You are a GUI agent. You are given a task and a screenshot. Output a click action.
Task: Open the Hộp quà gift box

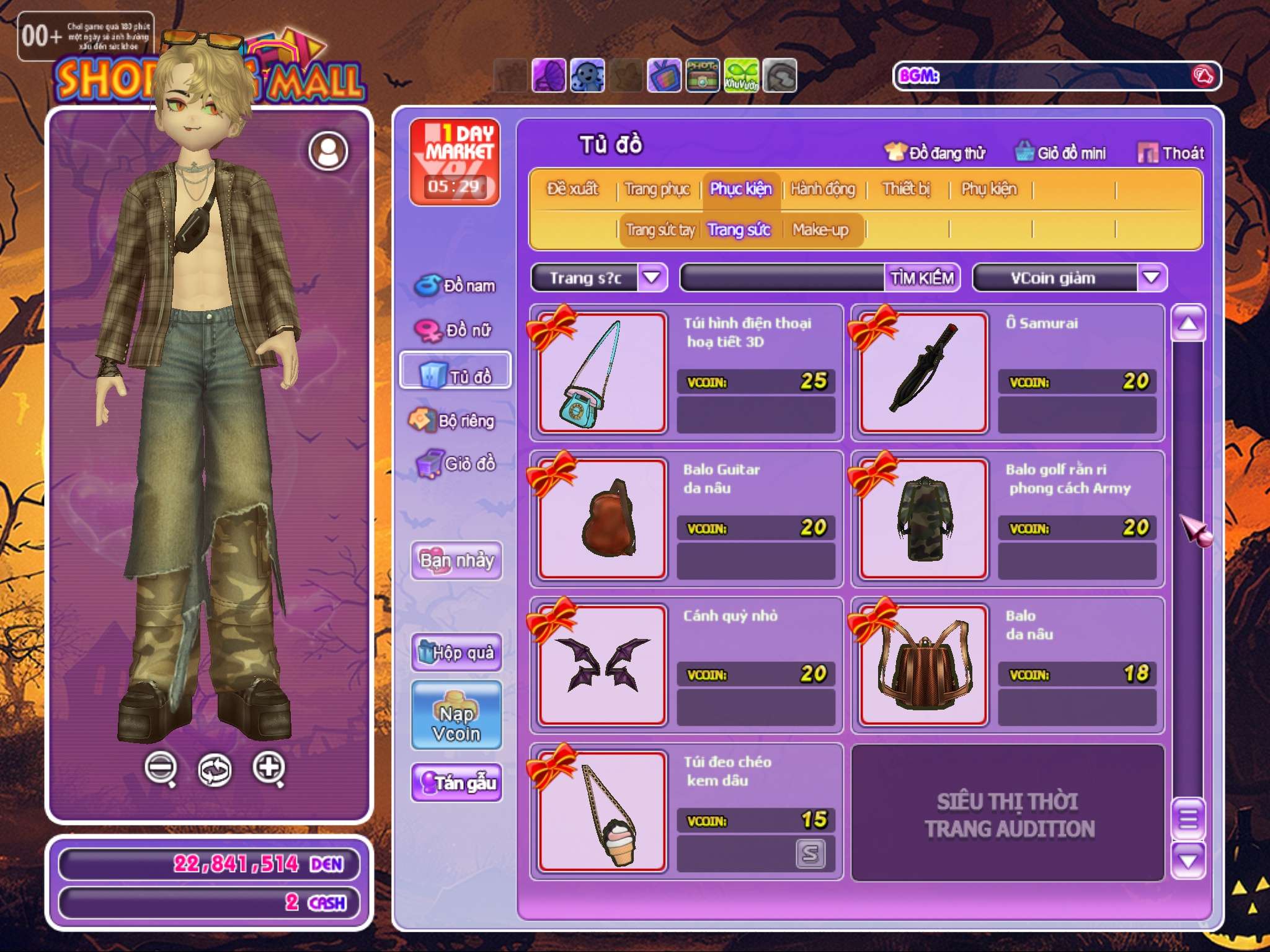click(456, 652)
